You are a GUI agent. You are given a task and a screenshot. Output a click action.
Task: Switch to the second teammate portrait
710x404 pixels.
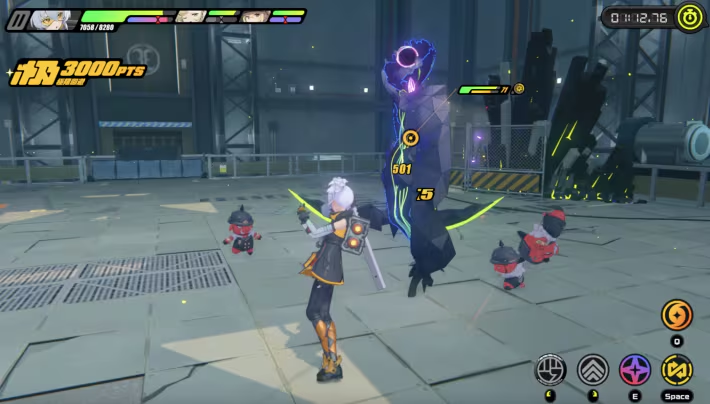coord(190,16)
